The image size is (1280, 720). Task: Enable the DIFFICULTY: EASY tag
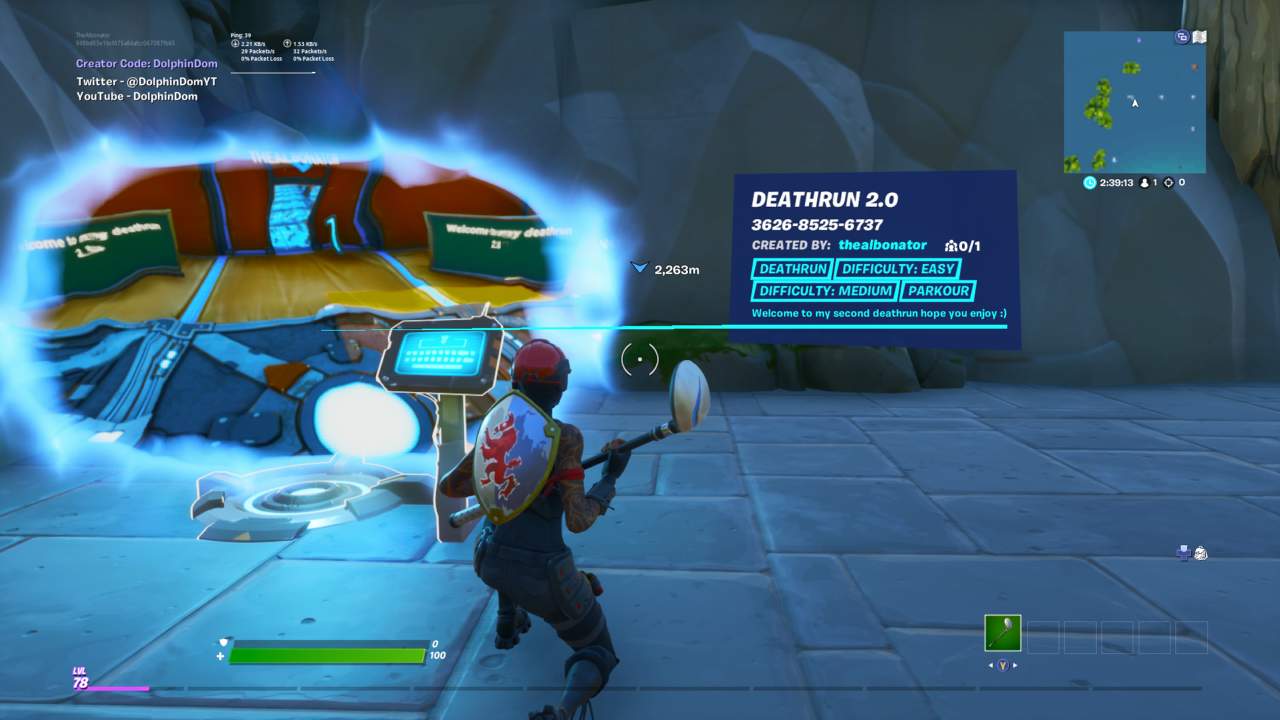click(x=897, y=268)
